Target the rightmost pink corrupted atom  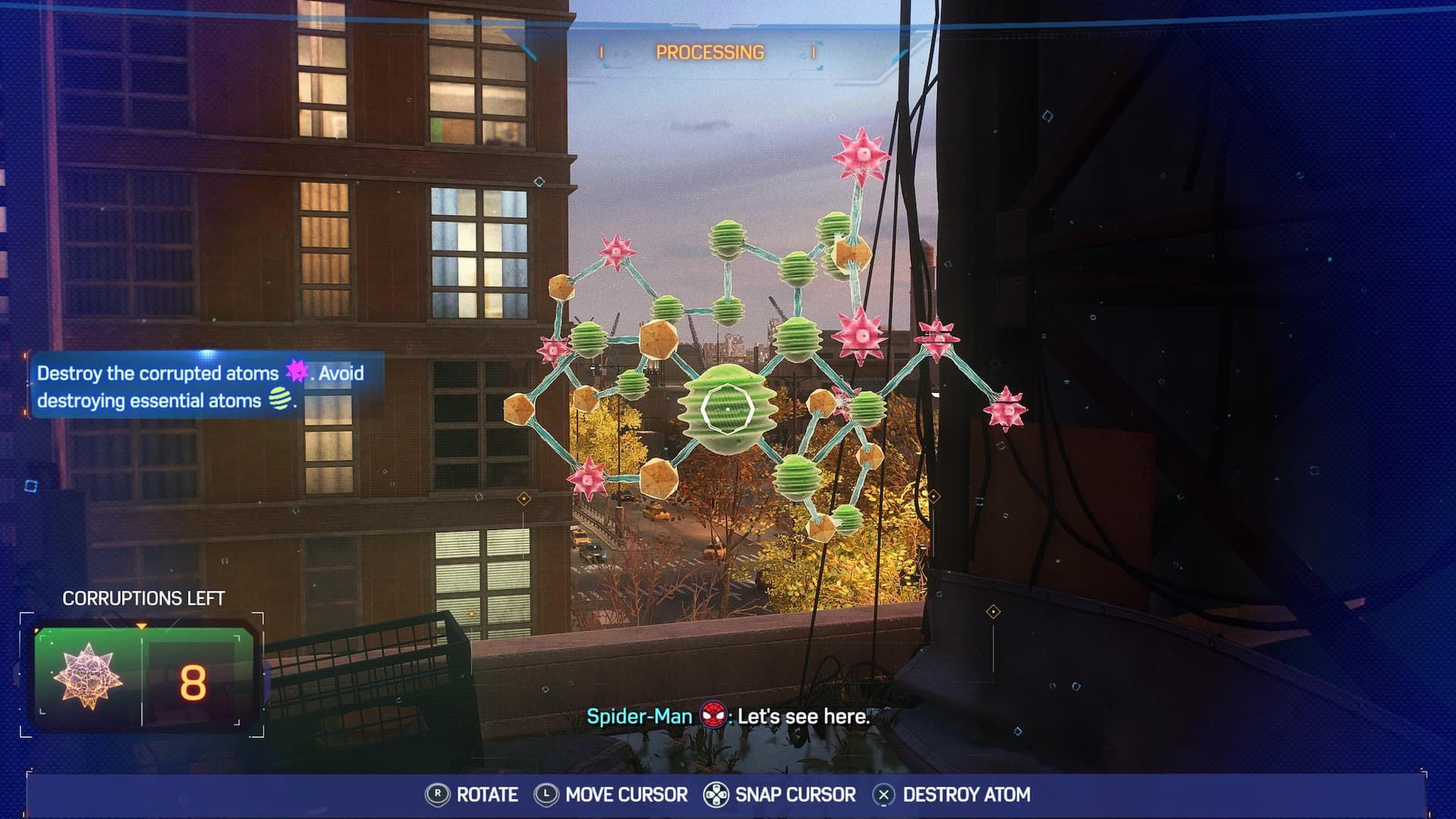click(x=1005, y=409)
